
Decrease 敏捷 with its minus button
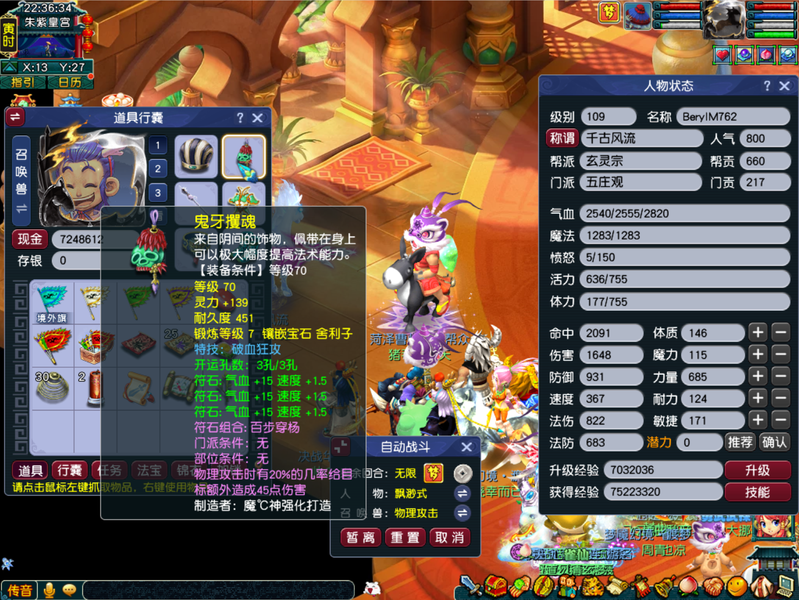point(780,420)
